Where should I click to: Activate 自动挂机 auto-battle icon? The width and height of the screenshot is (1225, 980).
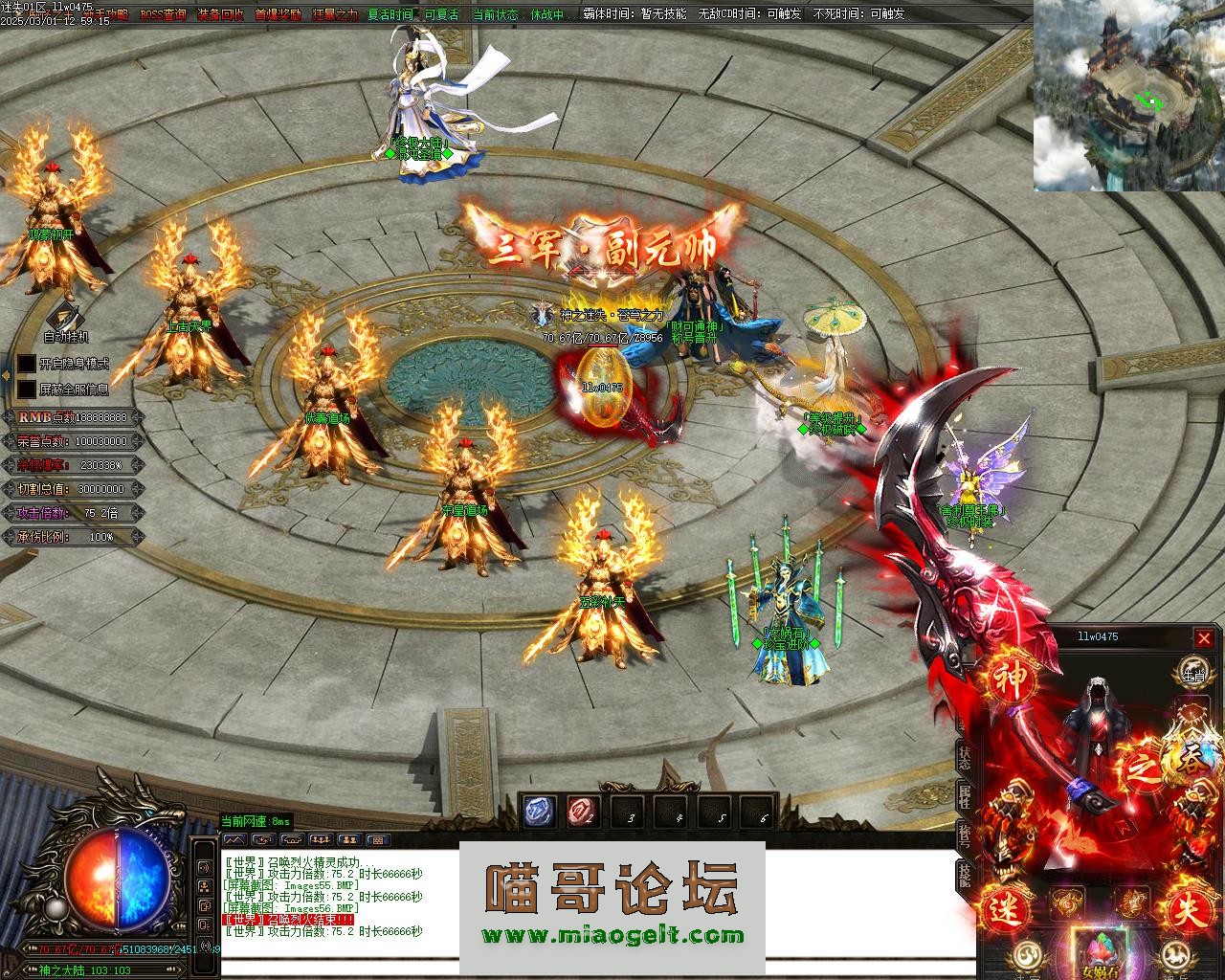pos(65,317)
